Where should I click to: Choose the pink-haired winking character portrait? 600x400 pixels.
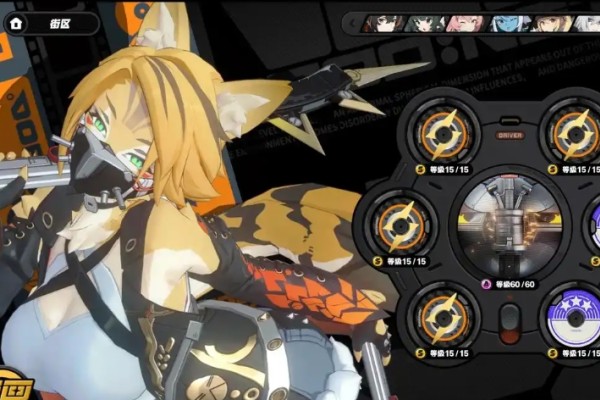(465, 23)
